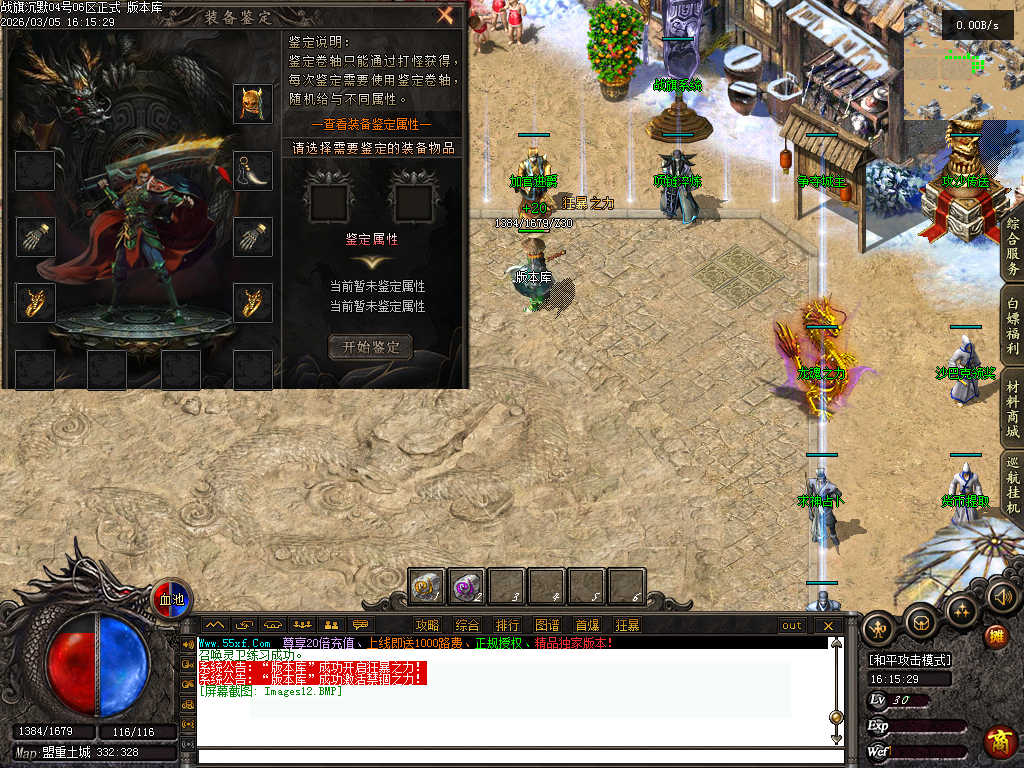Use the purple item in hotbar slot 2

coord(467,587)
